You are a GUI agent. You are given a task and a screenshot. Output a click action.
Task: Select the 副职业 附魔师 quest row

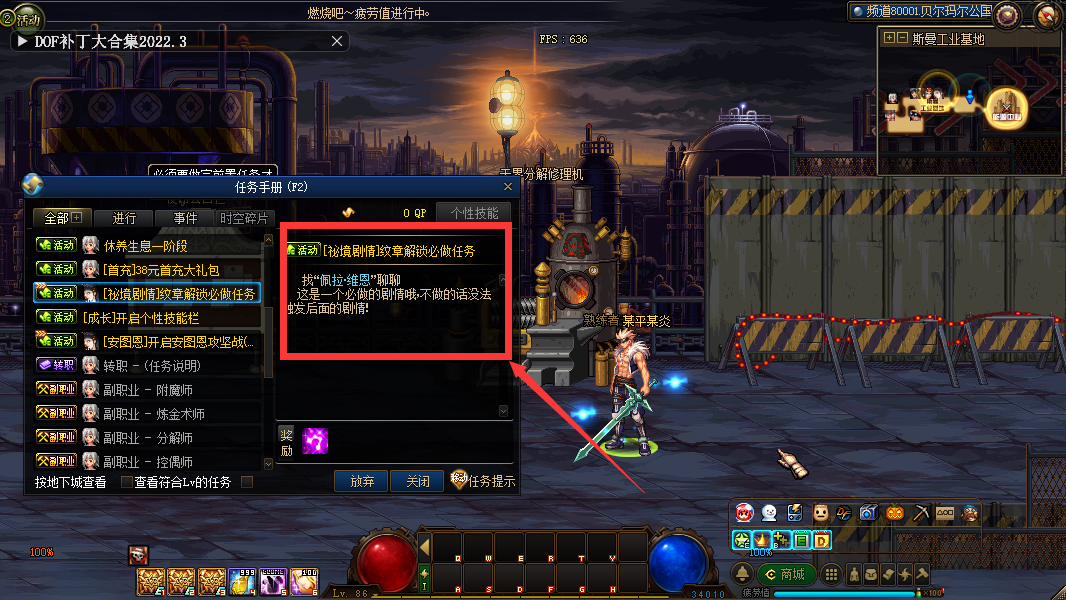coord(154,390)
